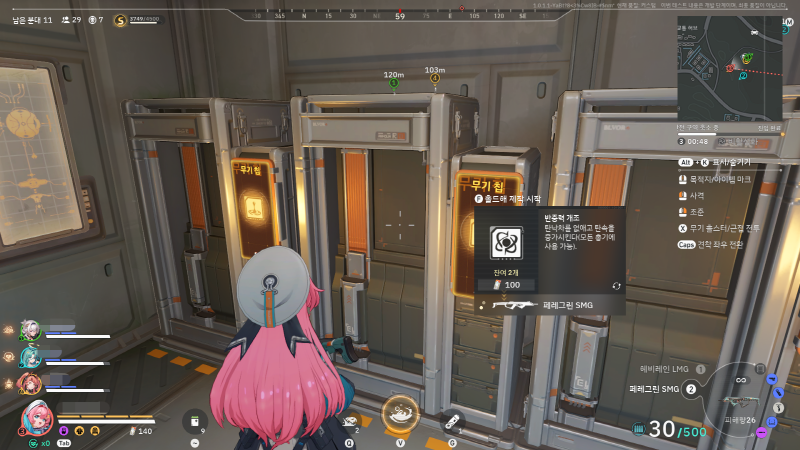Click the refresh icon in the chip tooltip
Viewport: 800px width, 450px height.
pos(617,285)
